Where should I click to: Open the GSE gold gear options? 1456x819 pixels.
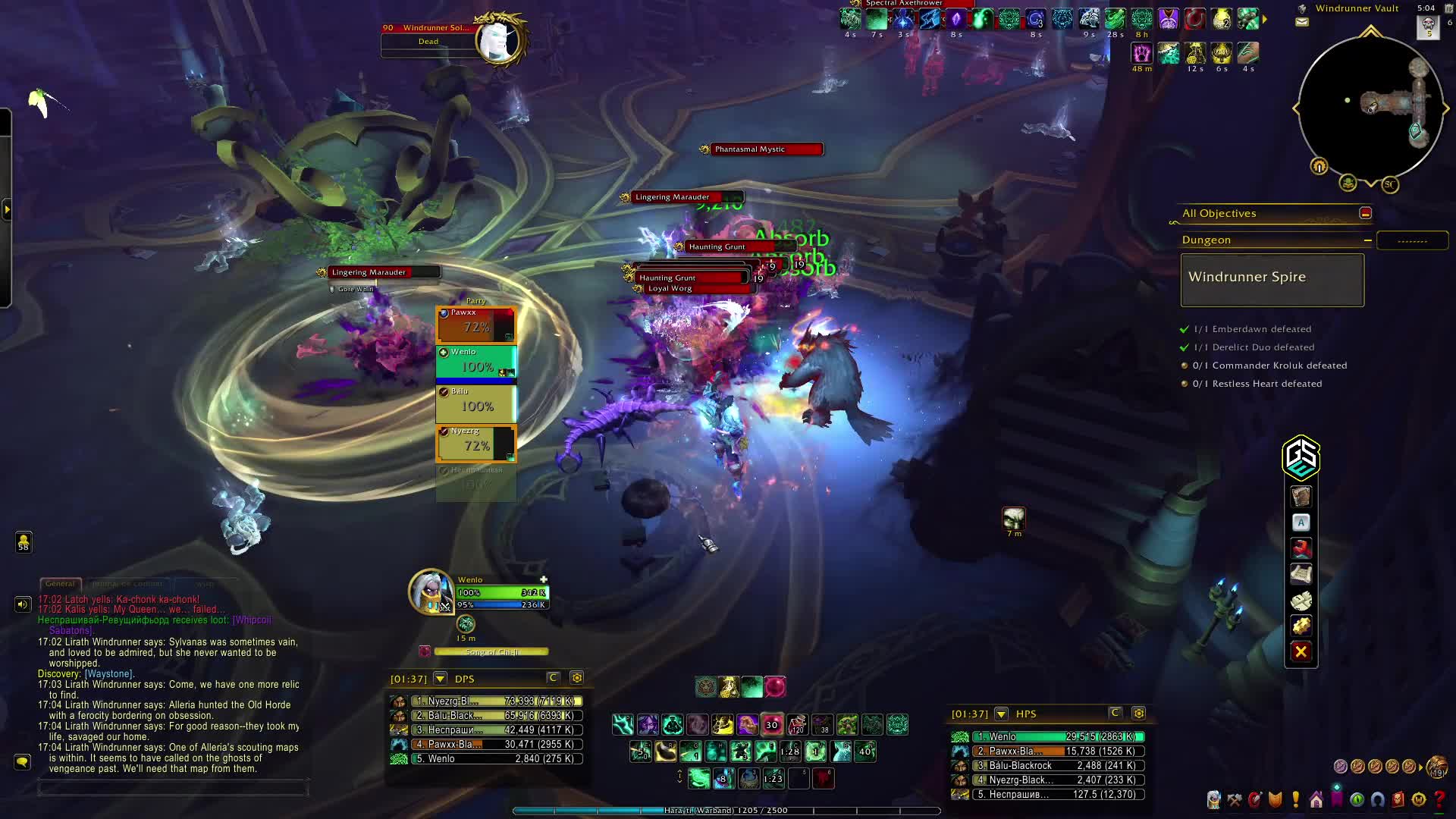(1301, 626)
